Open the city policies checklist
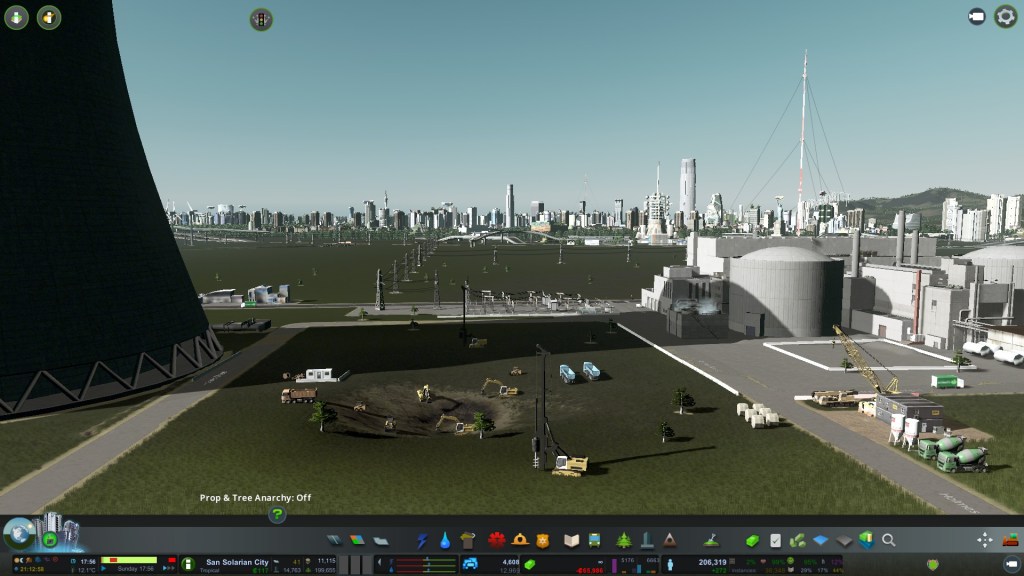The height and width of the screenshot is (576, 1024). [775, 540]
